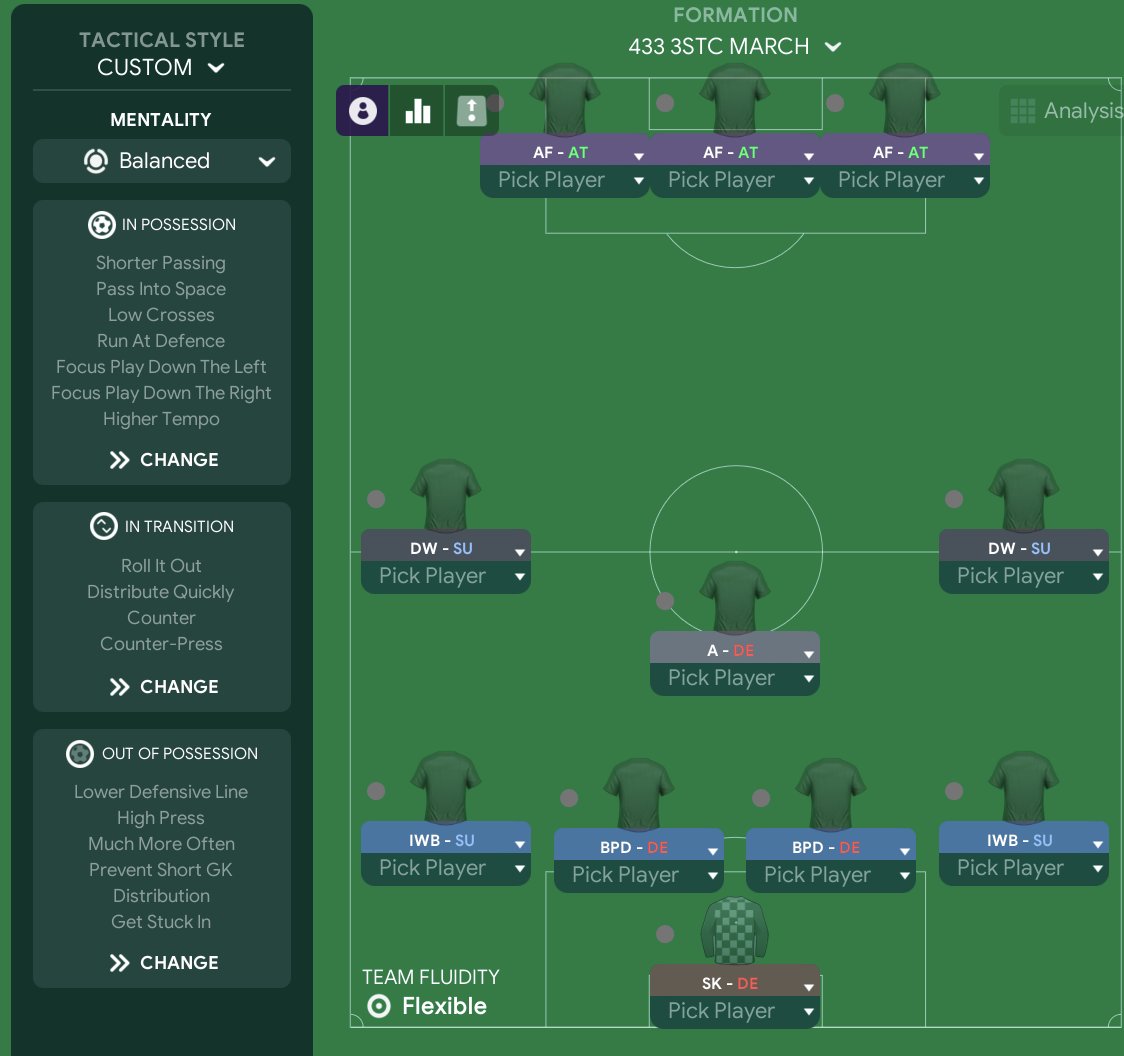The image size is (1124, 1056).
Task: Open the Tactical Style Custom dropdown
Action: coord(161,67)
